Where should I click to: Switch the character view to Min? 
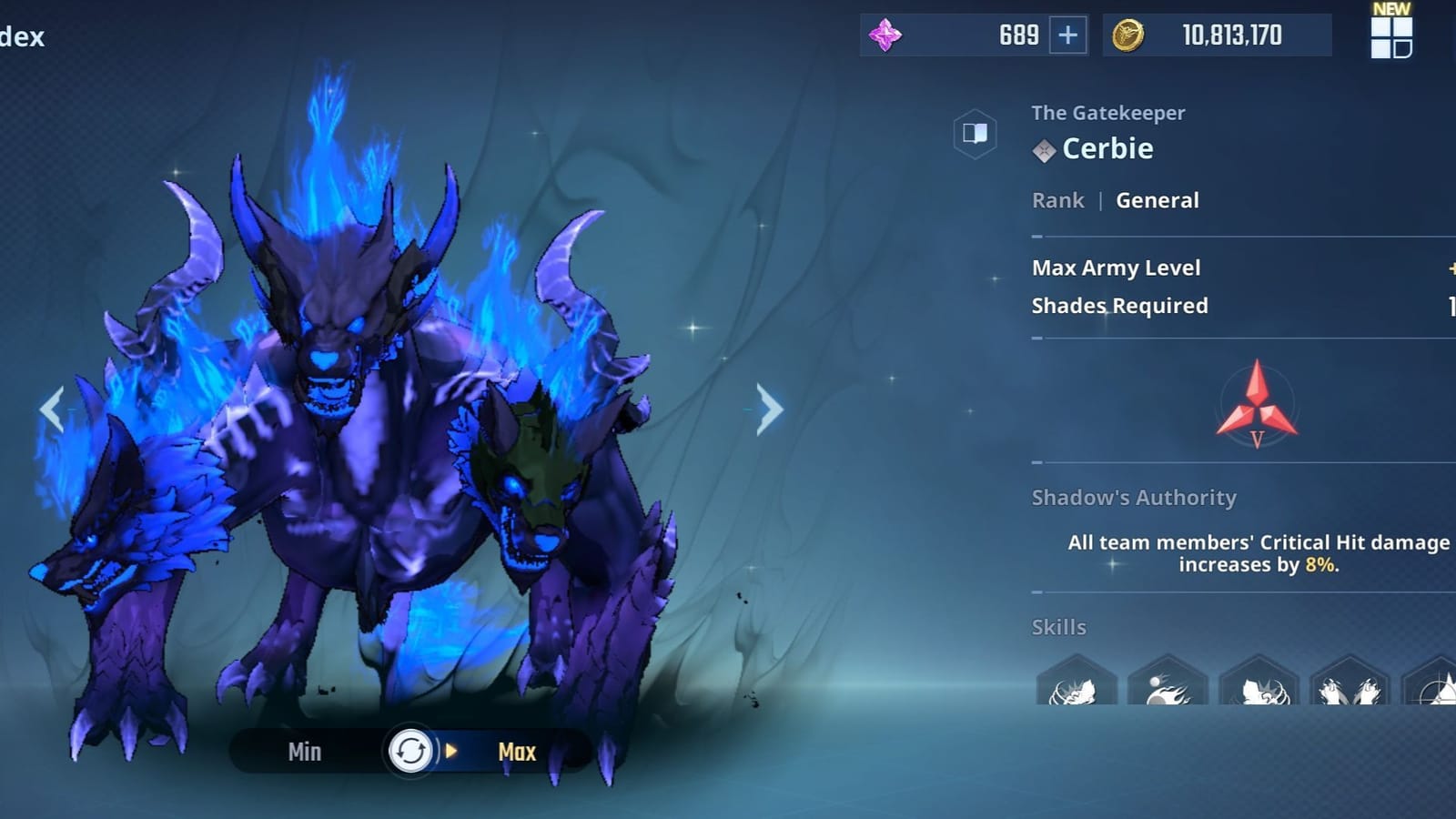305,753
